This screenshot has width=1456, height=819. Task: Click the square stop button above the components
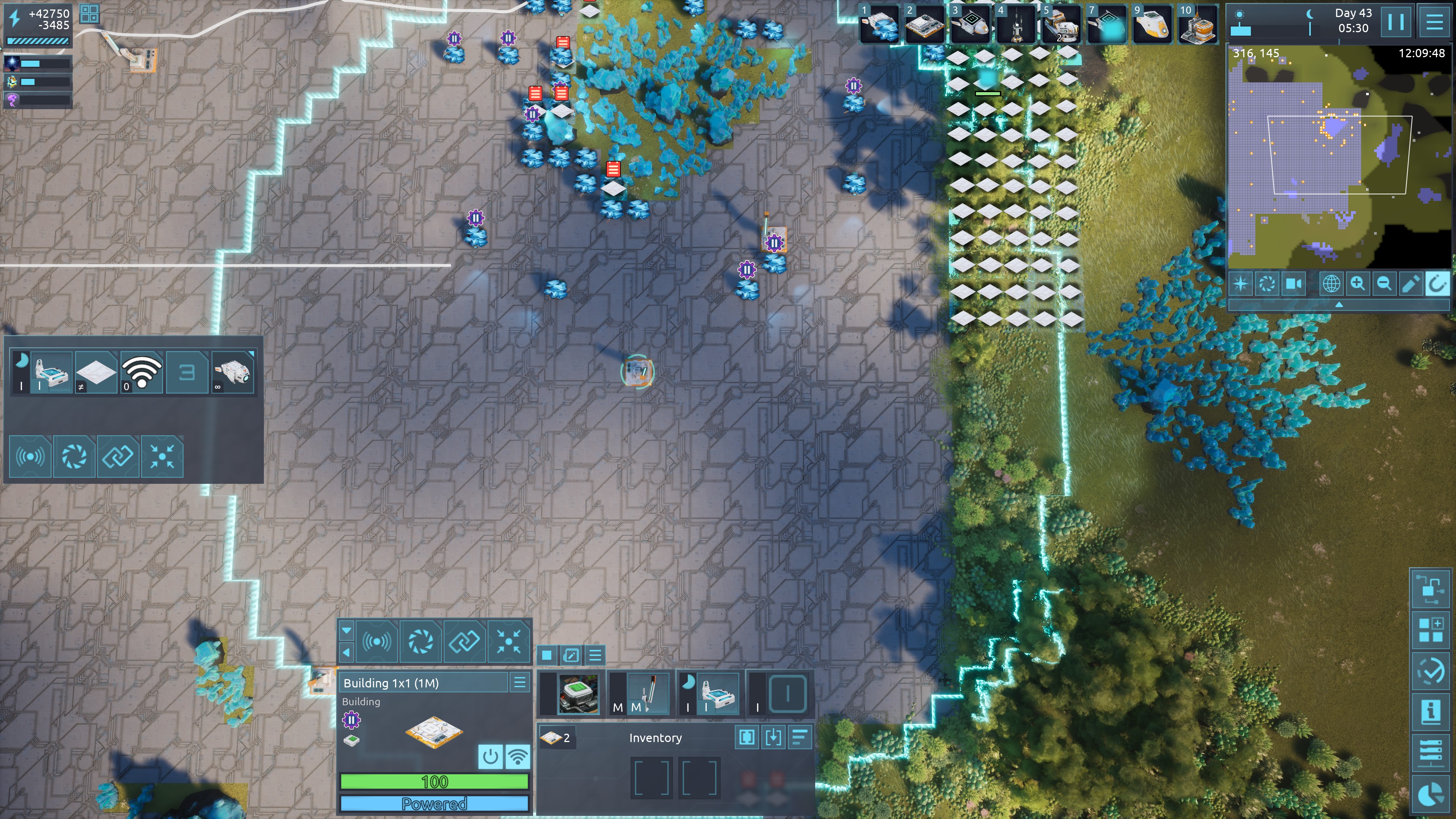tap(546, 655)
